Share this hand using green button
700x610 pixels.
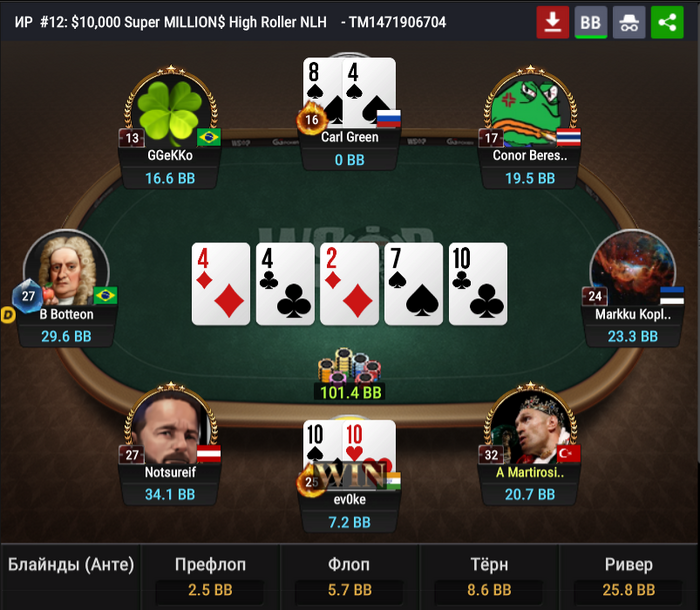coord(667,22)
